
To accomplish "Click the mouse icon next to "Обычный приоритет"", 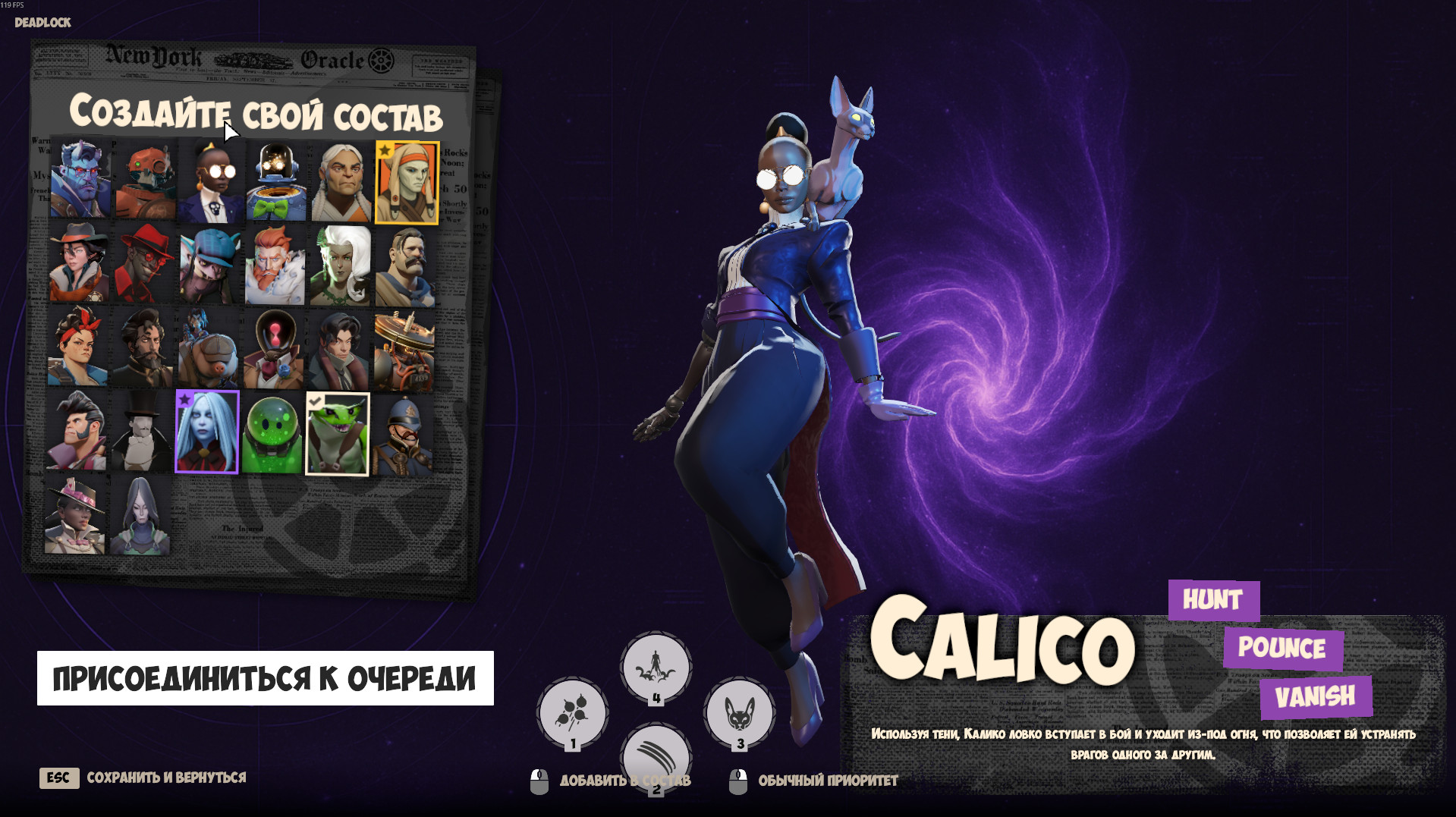I will (737, 778).
